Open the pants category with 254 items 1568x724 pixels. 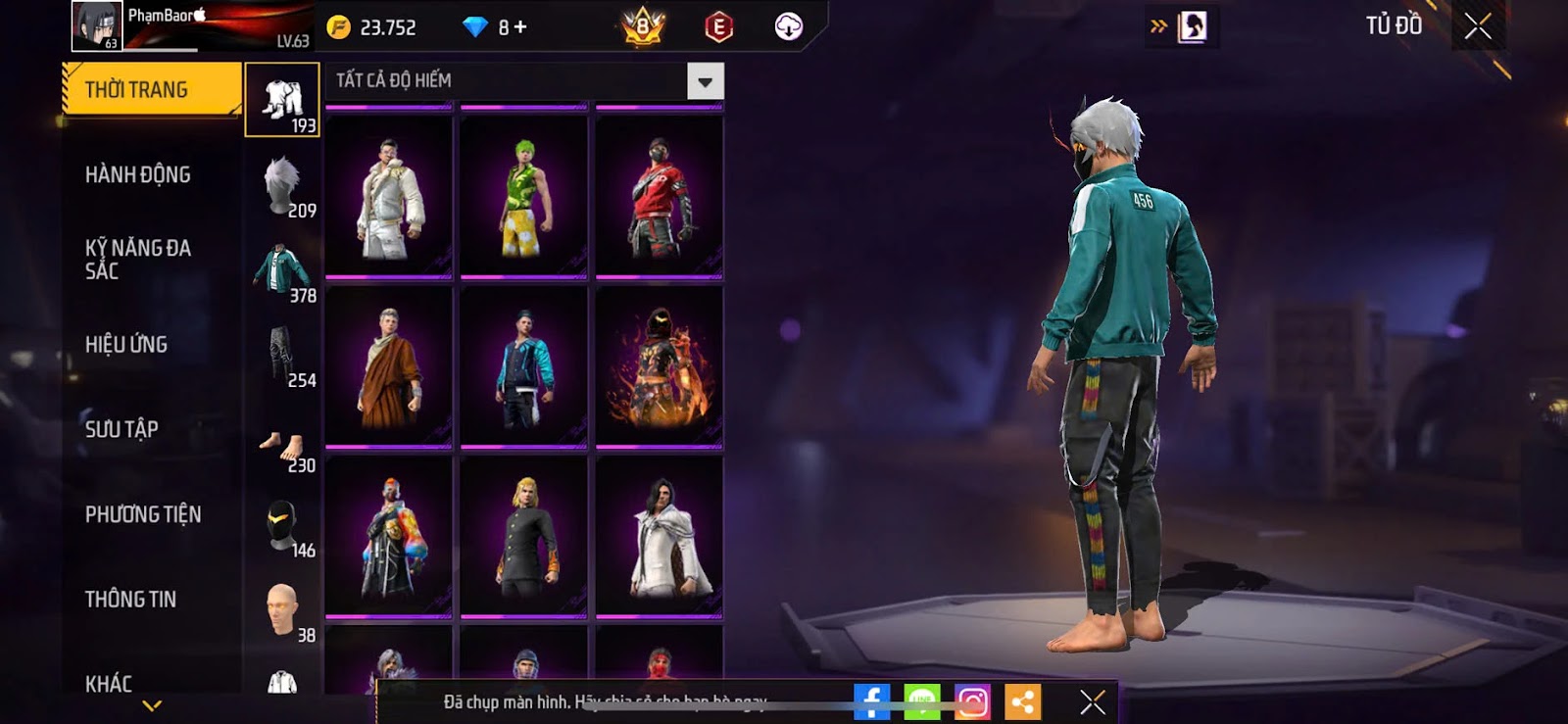(x=282, y=357)
